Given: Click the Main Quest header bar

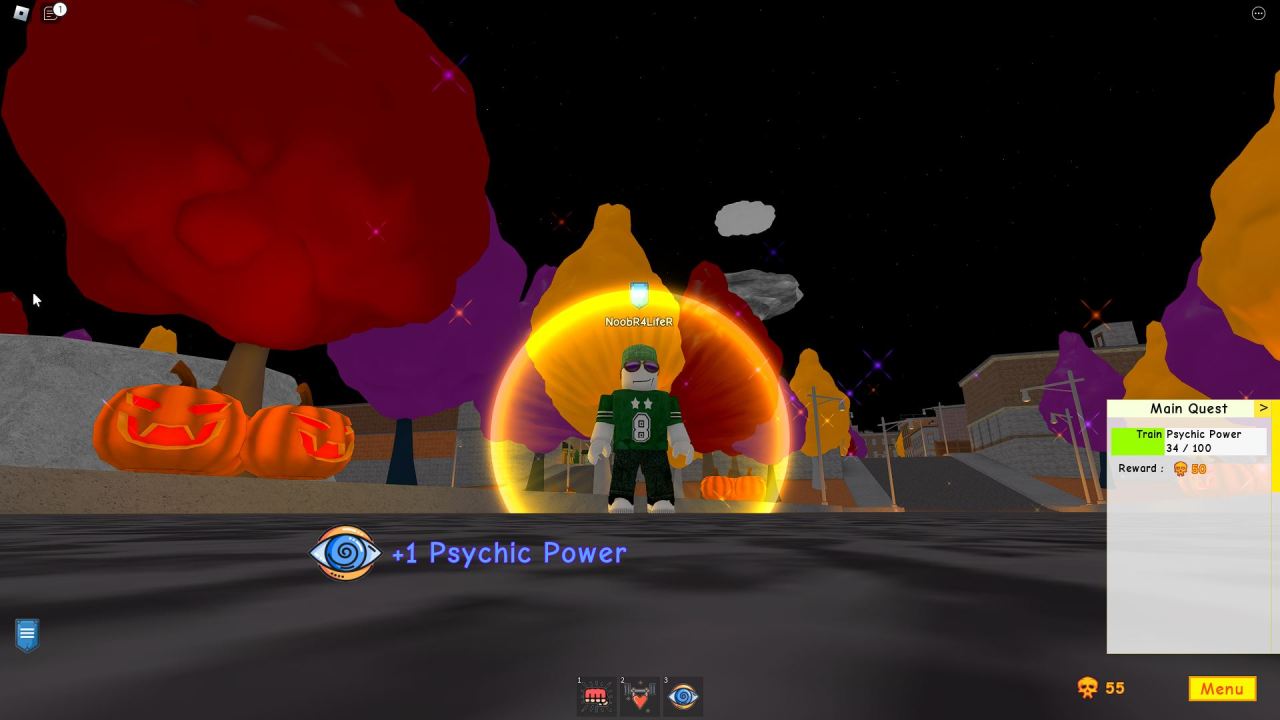Looking at the screenshot, I should pyautogui.click(x=1190, y=408).
